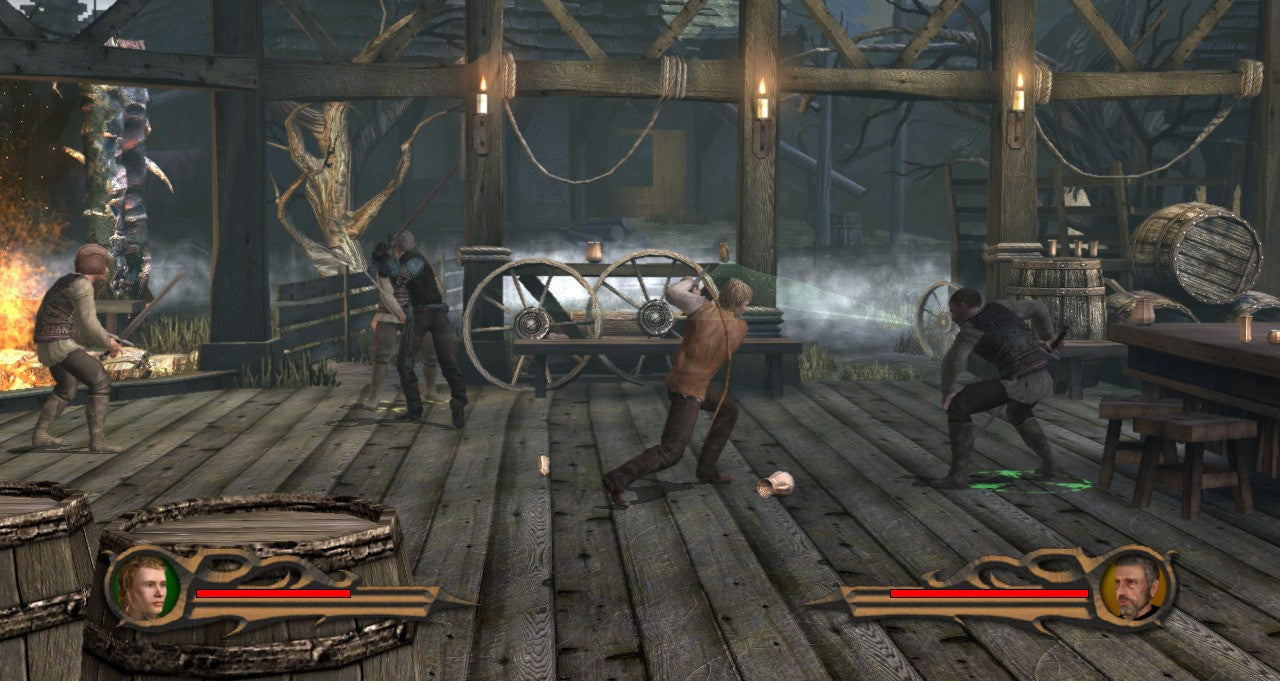Select the bearded gray-haired character portrait
Screen dimensions: 1280x681
[1135, 585]
